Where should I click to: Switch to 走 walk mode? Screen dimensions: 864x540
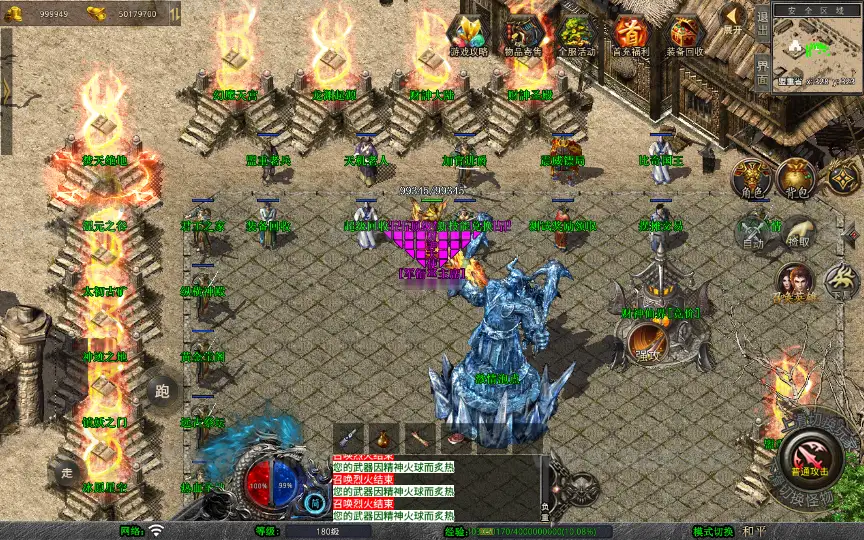pos(65,472)
